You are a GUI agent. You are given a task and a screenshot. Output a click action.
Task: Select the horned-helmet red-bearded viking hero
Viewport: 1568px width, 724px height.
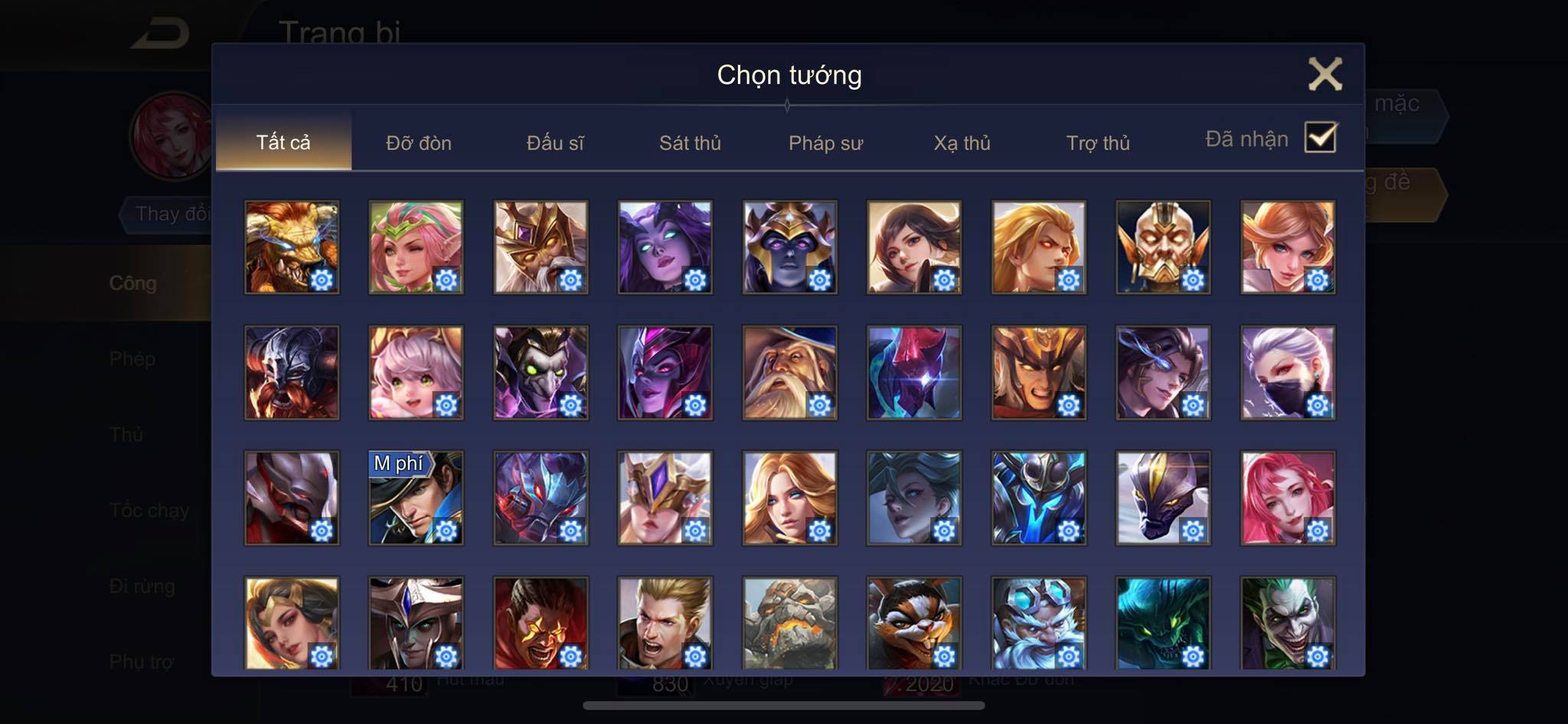point(292,373)
